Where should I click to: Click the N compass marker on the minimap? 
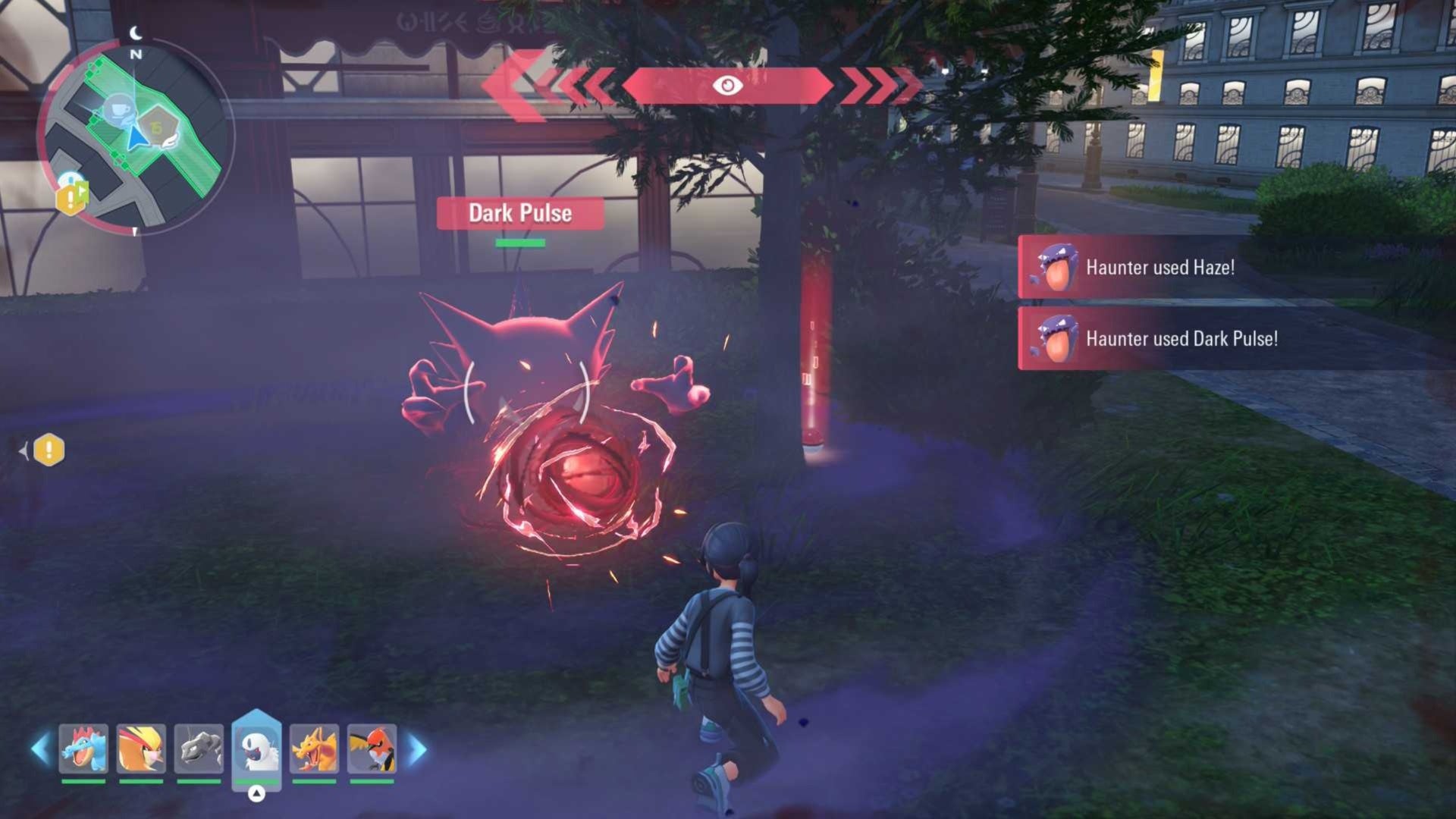coord(136,55)
